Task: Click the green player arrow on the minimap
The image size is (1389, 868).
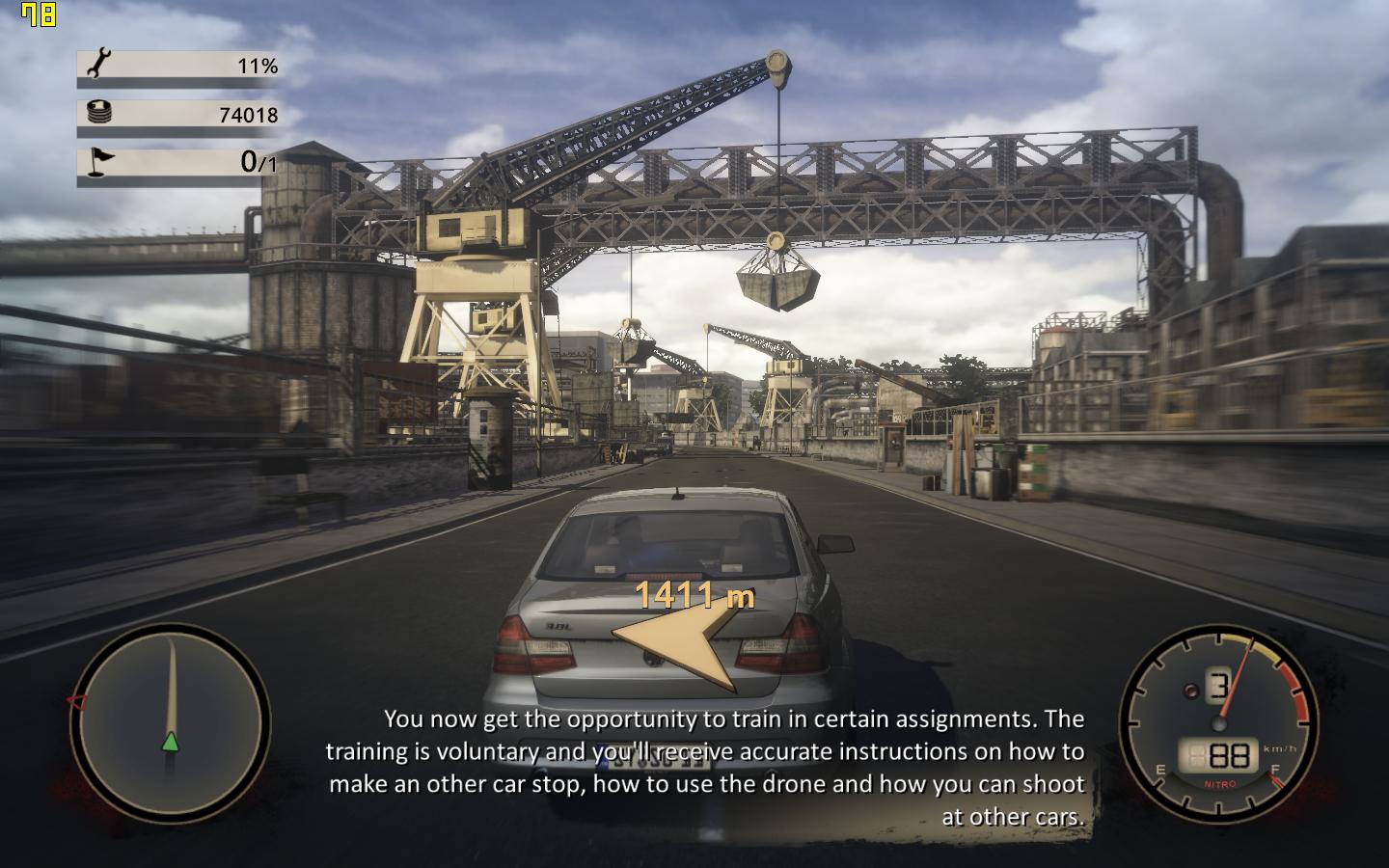Action: pyautogui.click(x=171, y=741)
